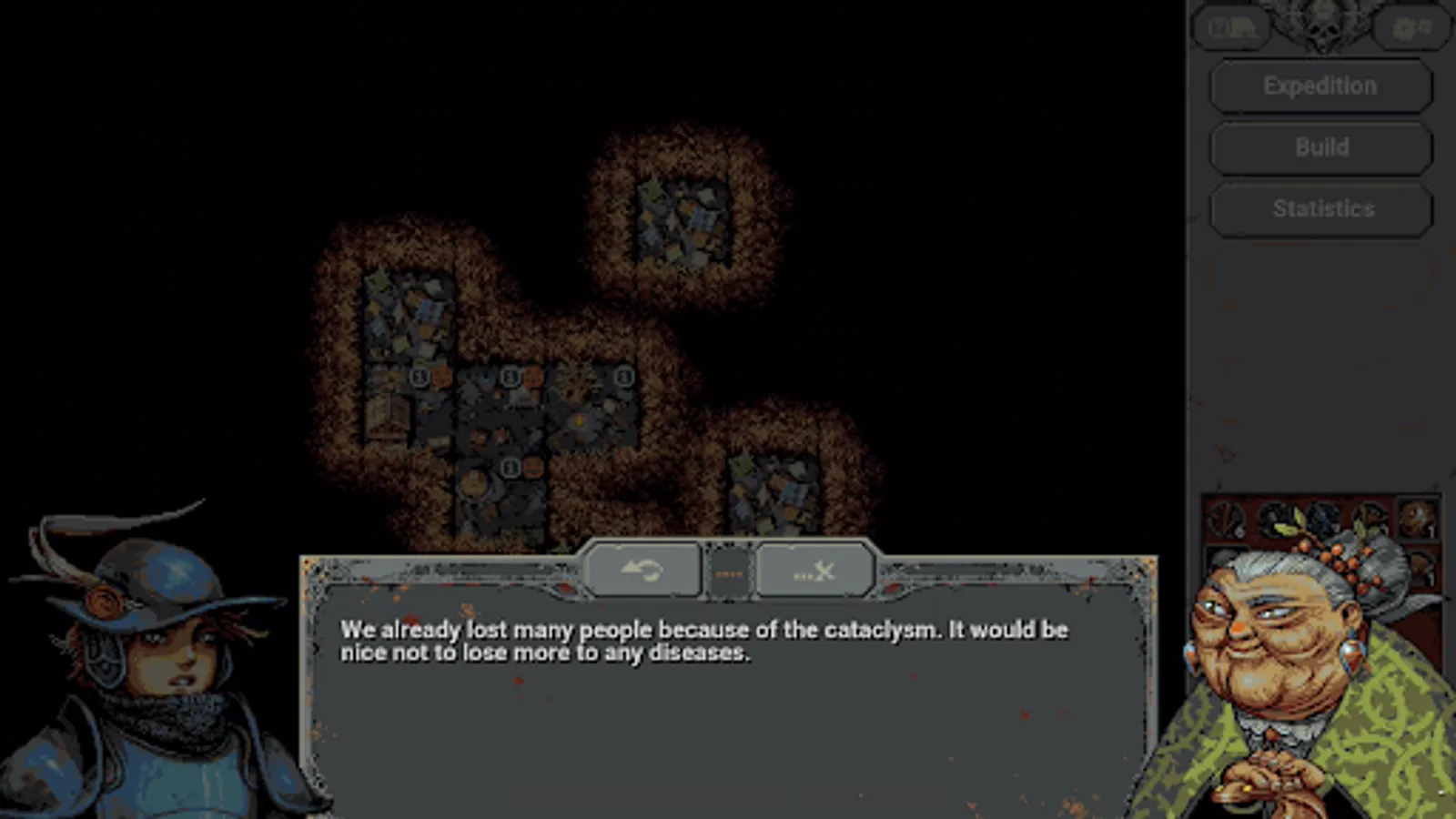Click the orange dots indicator between dialog buttons

729,571
